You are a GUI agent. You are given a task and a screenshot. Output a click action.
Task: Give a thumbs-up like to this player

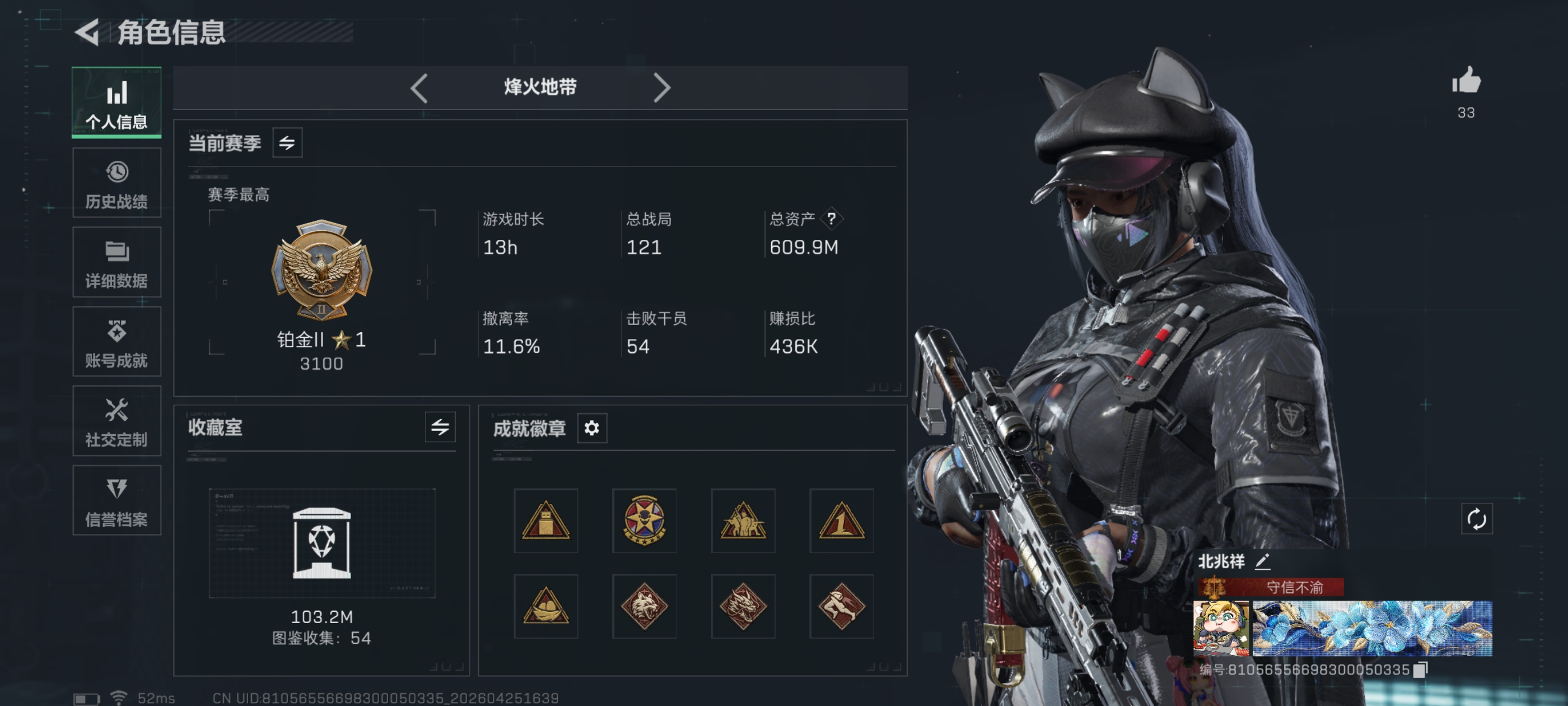click(x=1466, y=81)
